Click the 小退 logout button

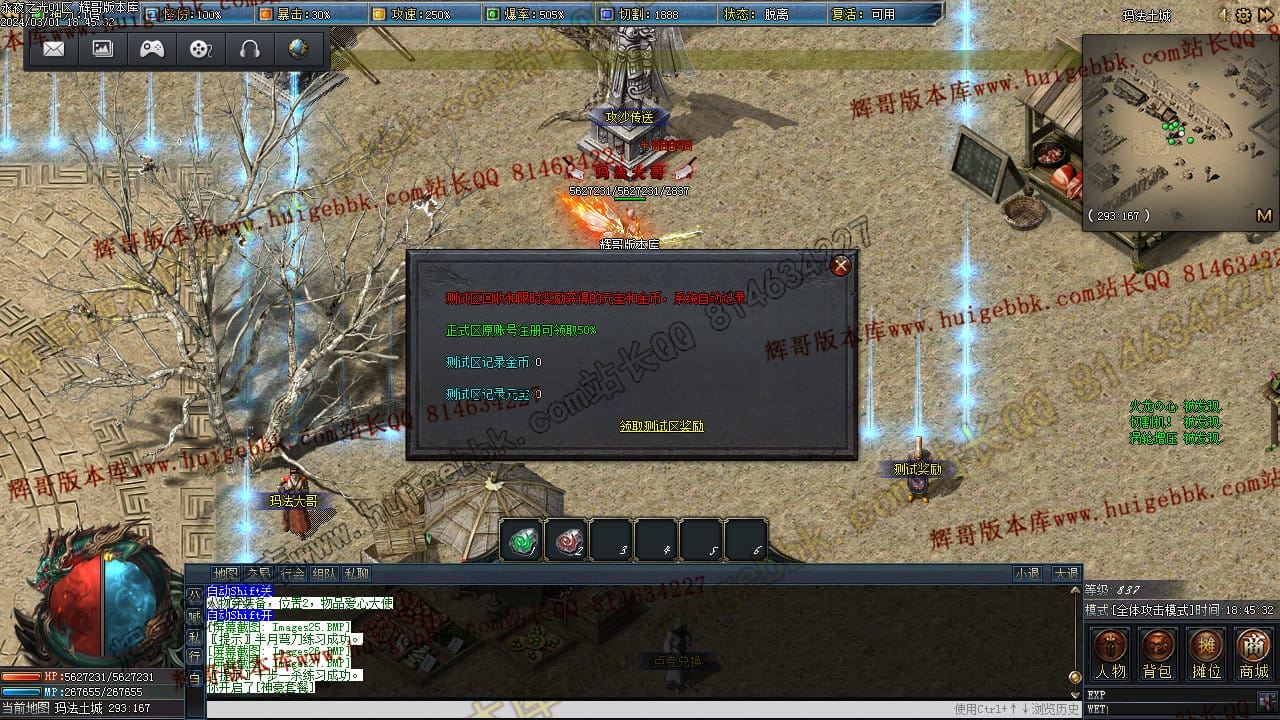point(1027,574)
